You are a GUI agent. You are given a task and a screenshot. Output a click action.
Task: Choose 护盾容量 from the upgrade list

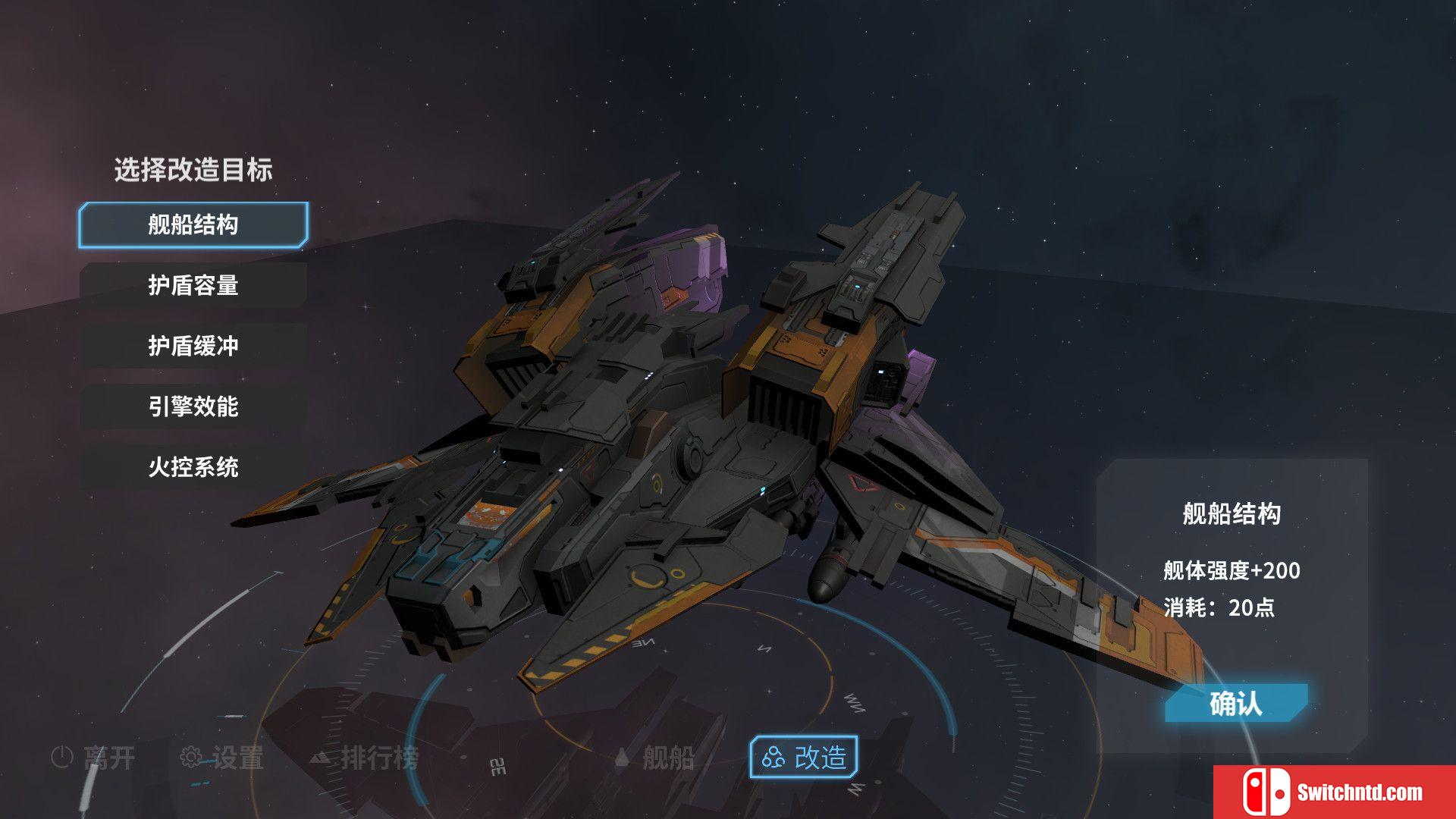pos(193,285)
